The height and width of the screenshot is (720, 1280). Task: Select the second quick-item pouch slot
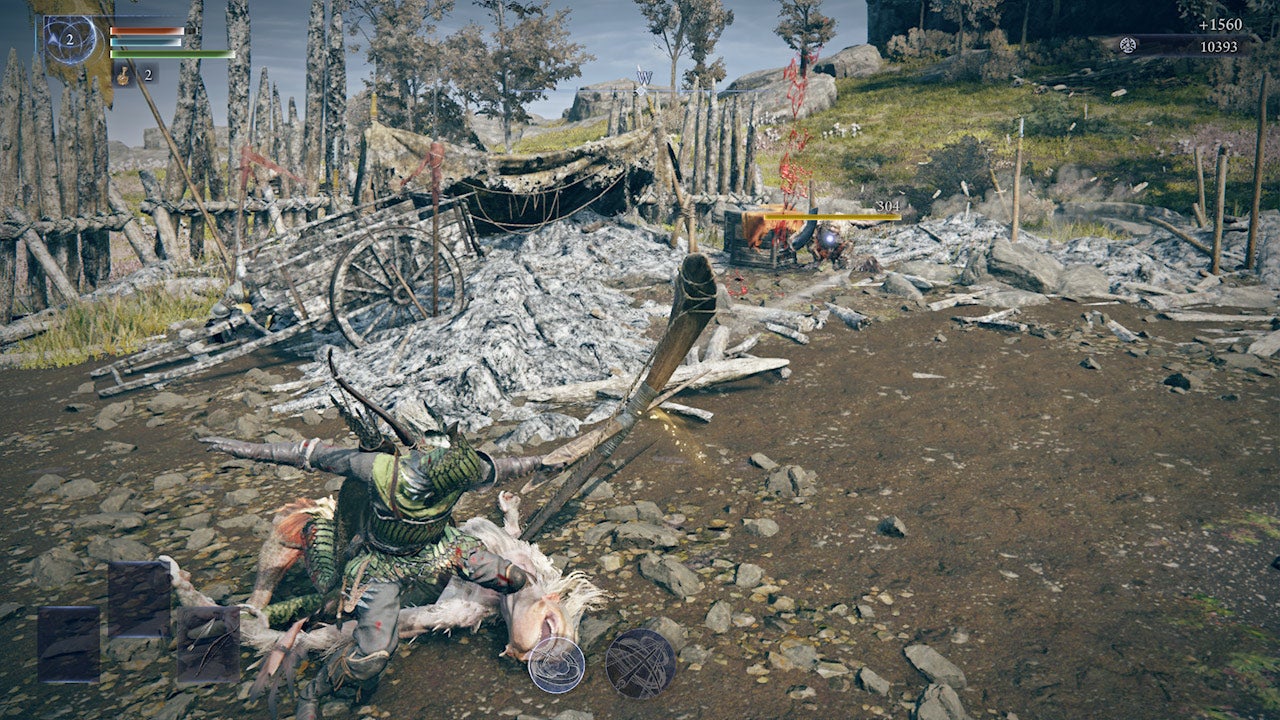[x=138, y=601]
